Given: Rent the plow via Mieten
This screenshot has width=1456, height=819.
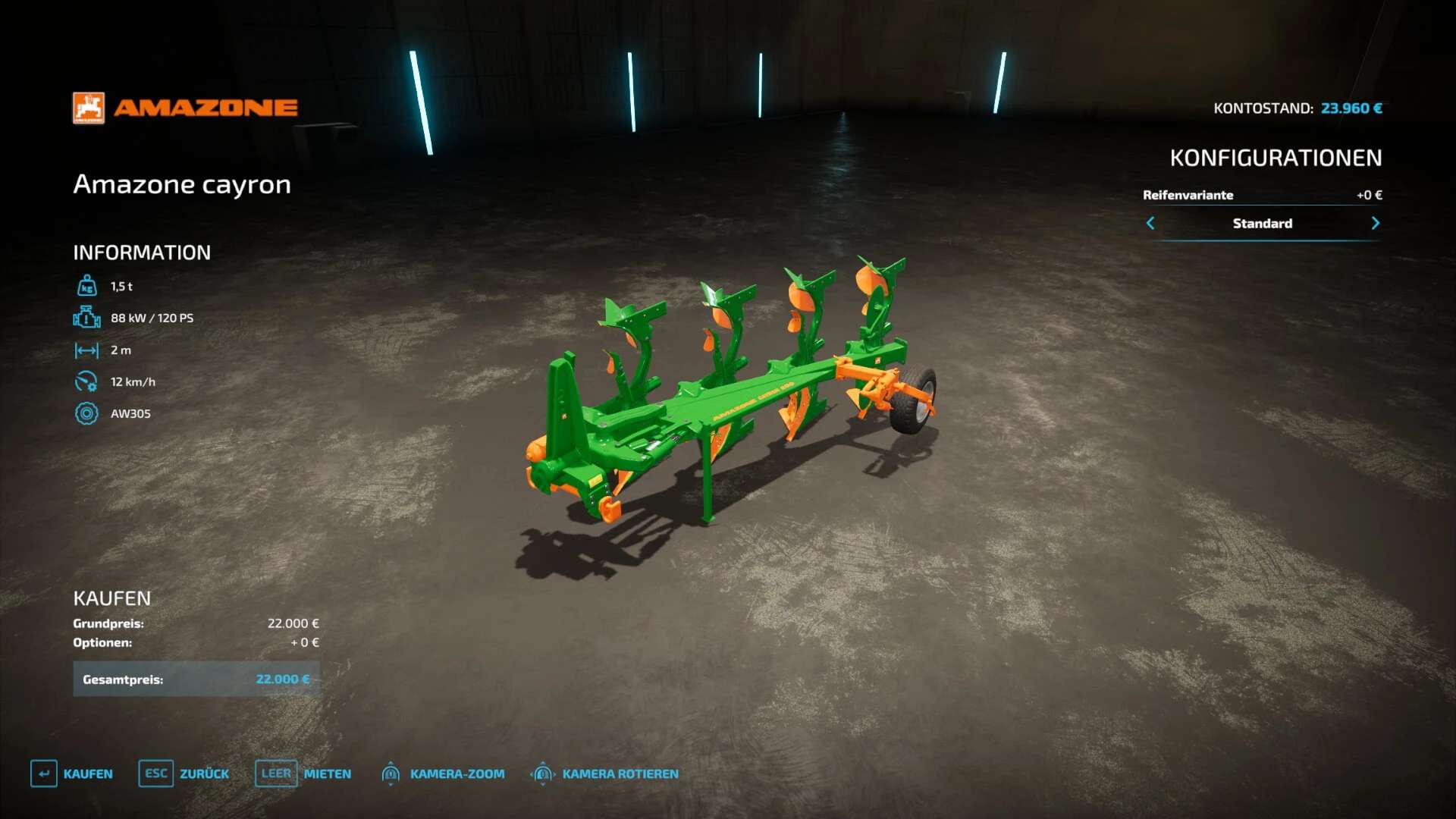Looking at the screenshot, I should (303, 773).
